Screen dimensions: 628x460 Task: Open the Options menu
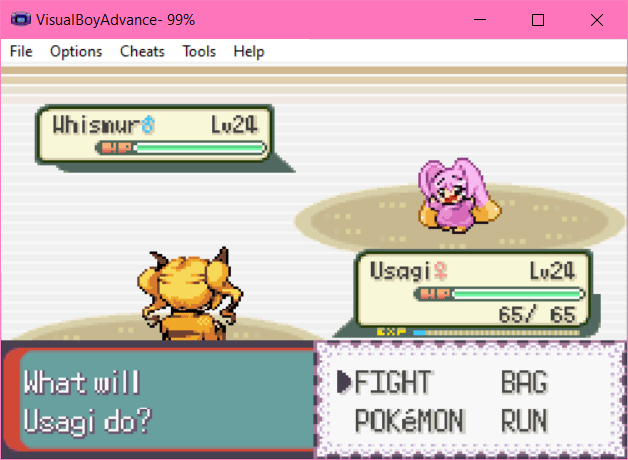pos(76,51)
